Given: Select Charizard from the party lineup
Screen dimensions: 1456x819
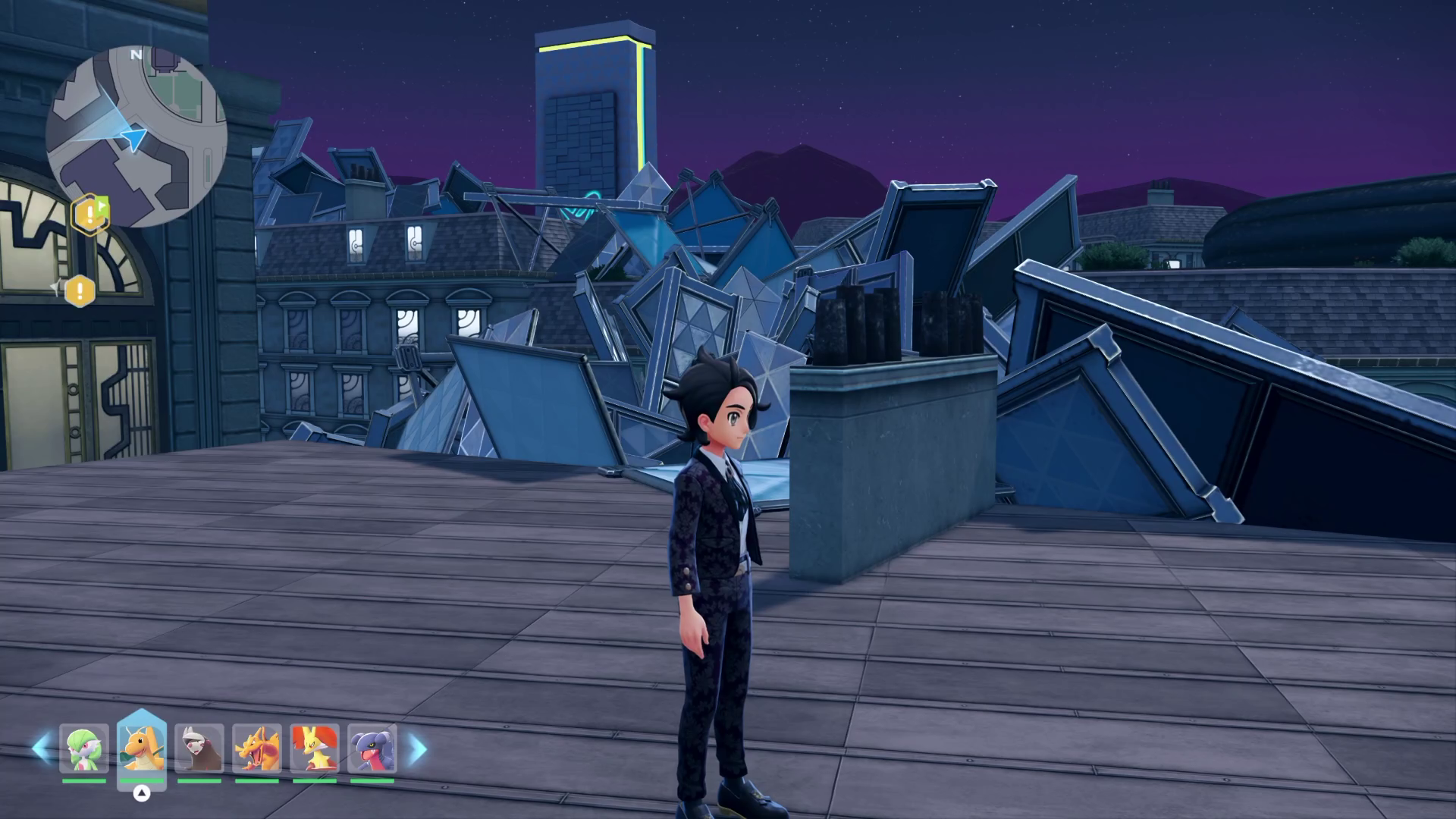Looking at the screenshot, I should [x=257, y=749].
